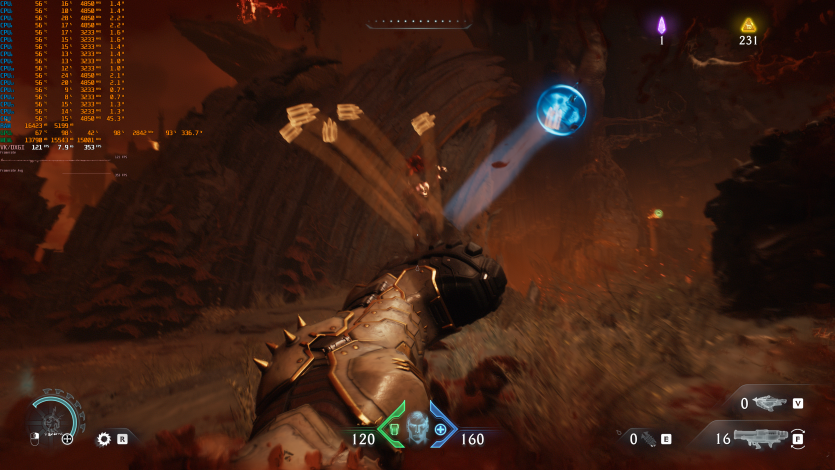Choose the crossbow secondary weapon

[x=769, y=403]
